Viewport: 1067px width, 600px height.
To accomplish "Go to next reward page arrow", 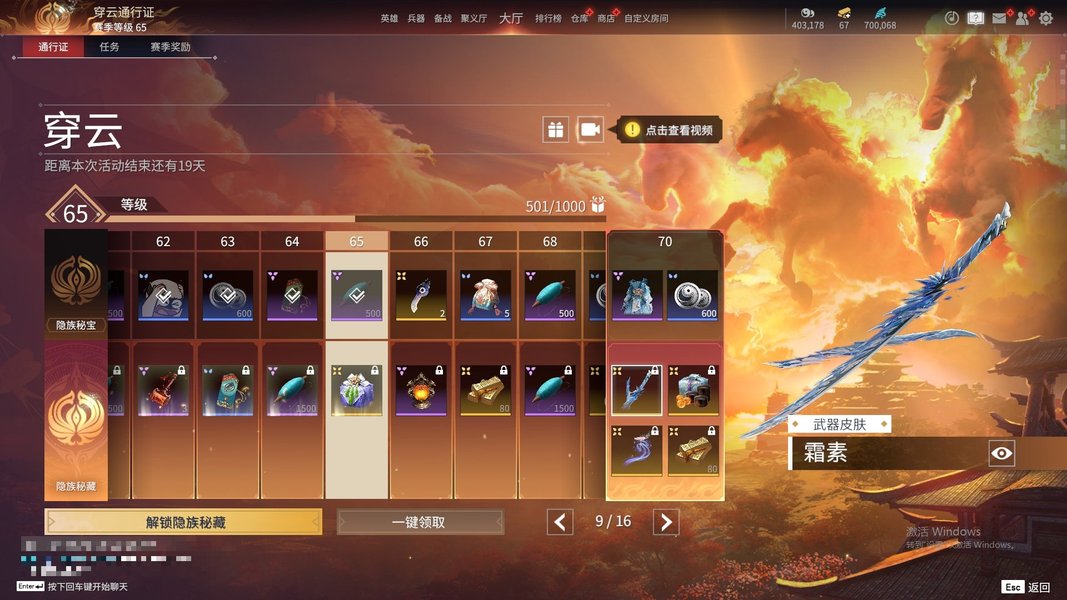I will [x=666, y=522].
